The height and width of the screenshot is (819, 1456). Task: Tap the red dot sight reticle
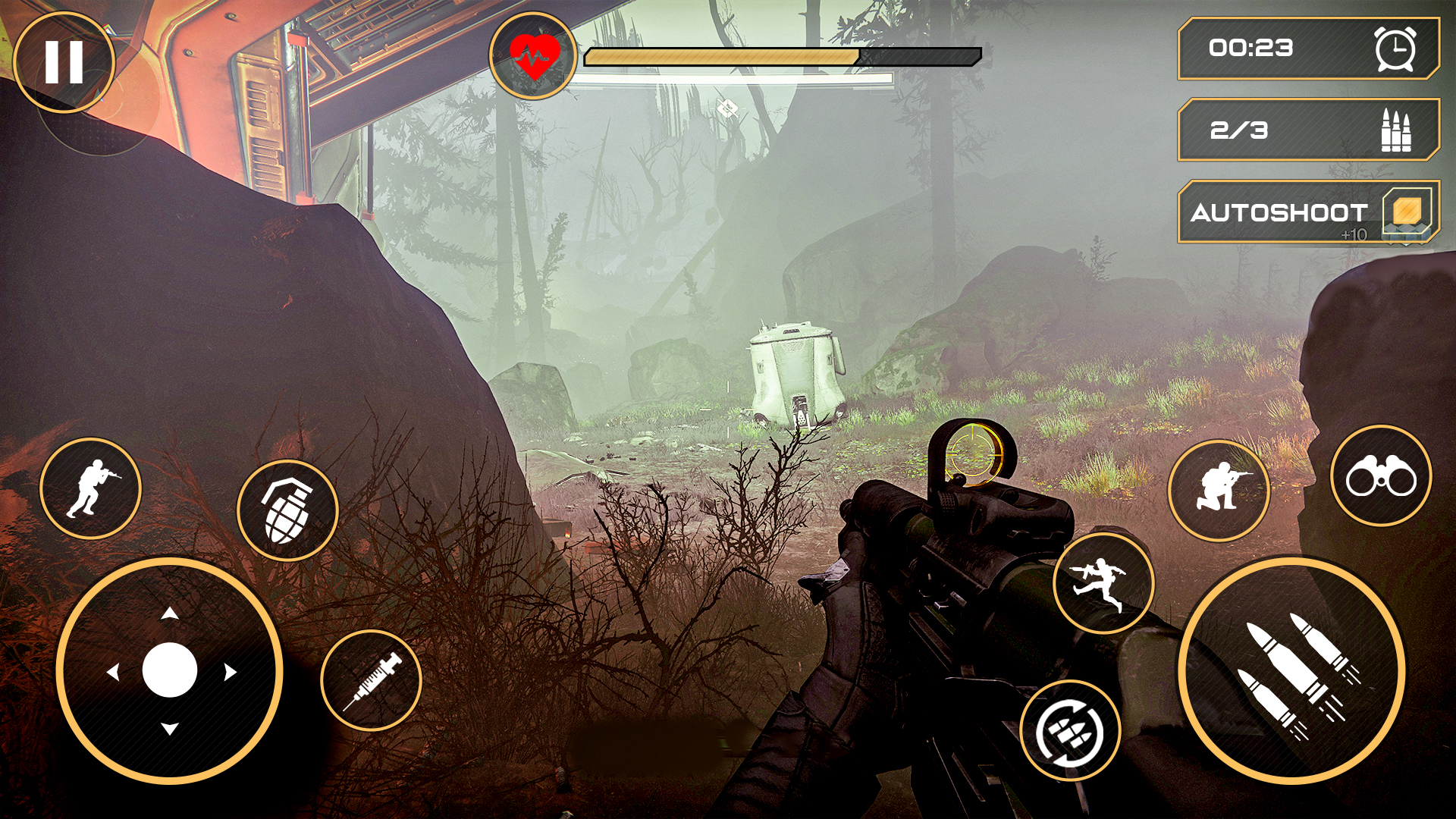tap(971, 456)
